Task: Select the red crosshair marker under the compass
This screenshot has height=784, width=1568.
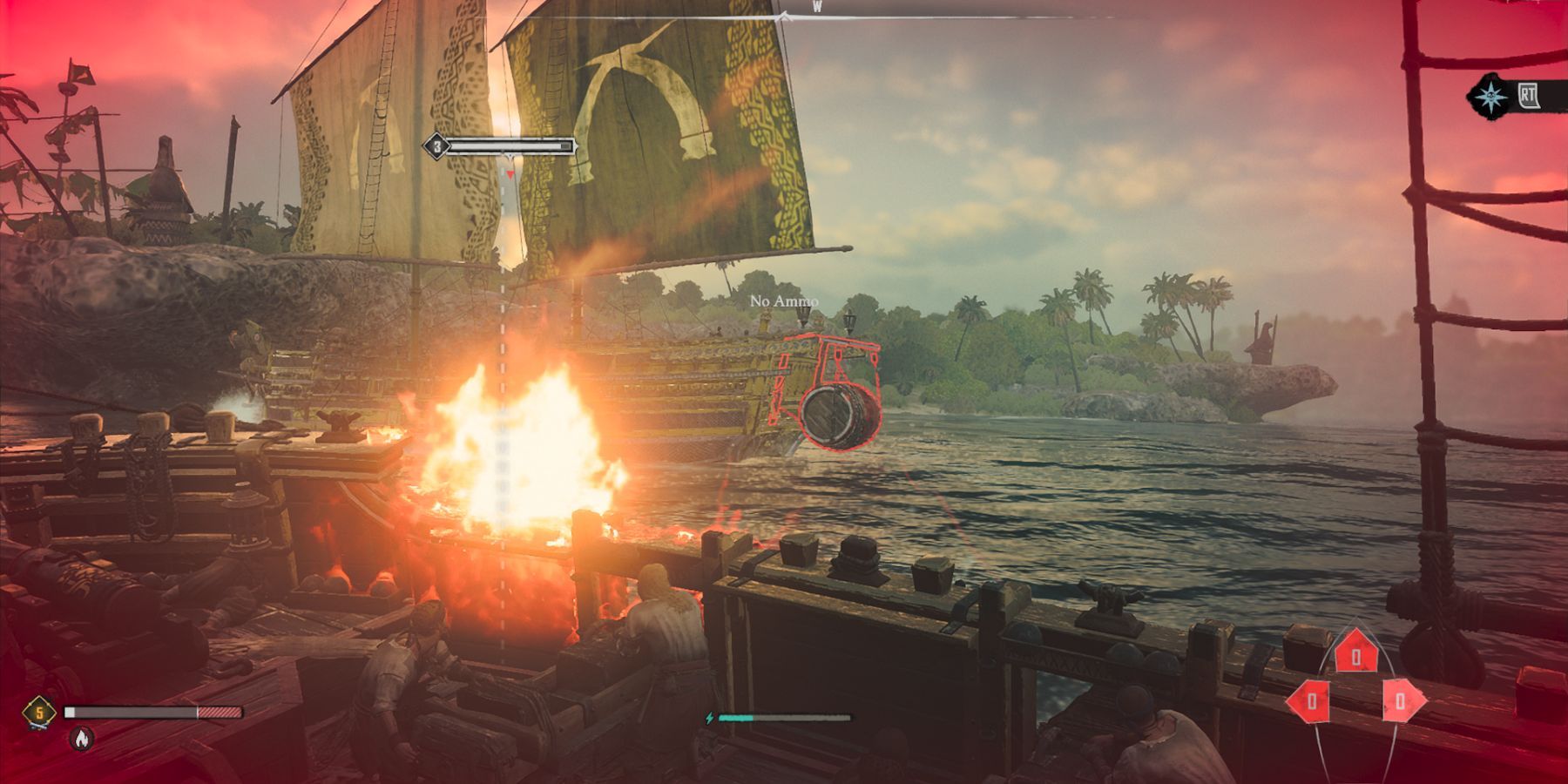Action: point(509,173)
